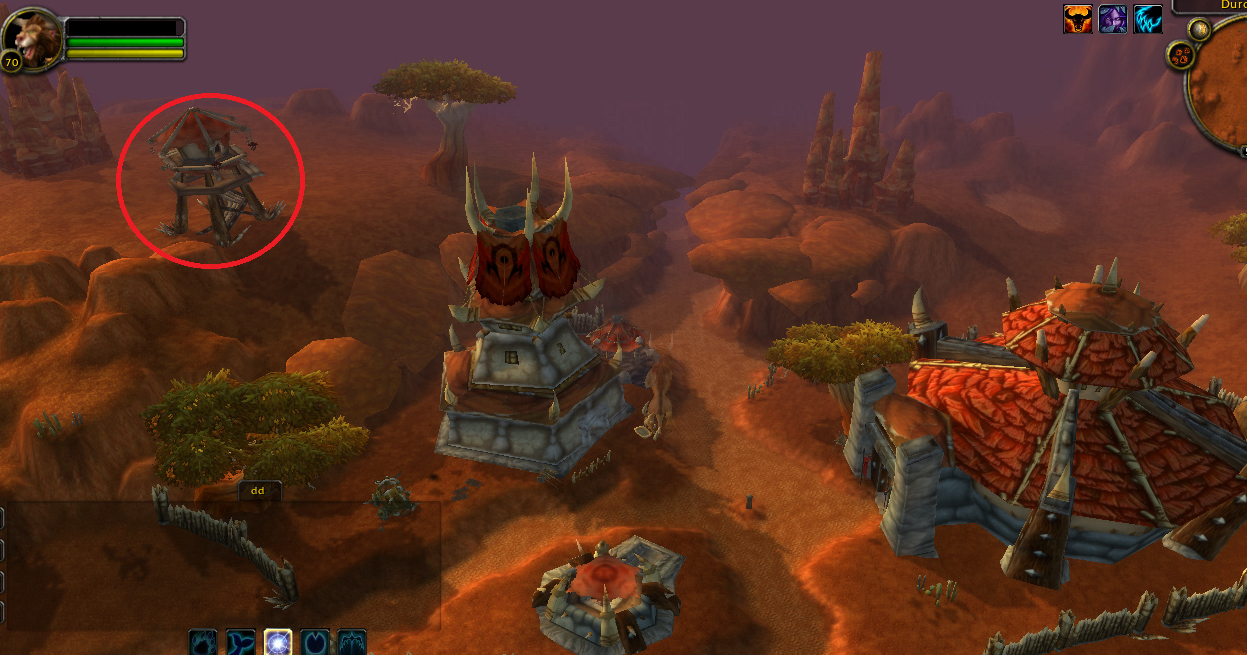
Task: Select the blue claw slash buff icon
Action: click(x=1148, y=19)
